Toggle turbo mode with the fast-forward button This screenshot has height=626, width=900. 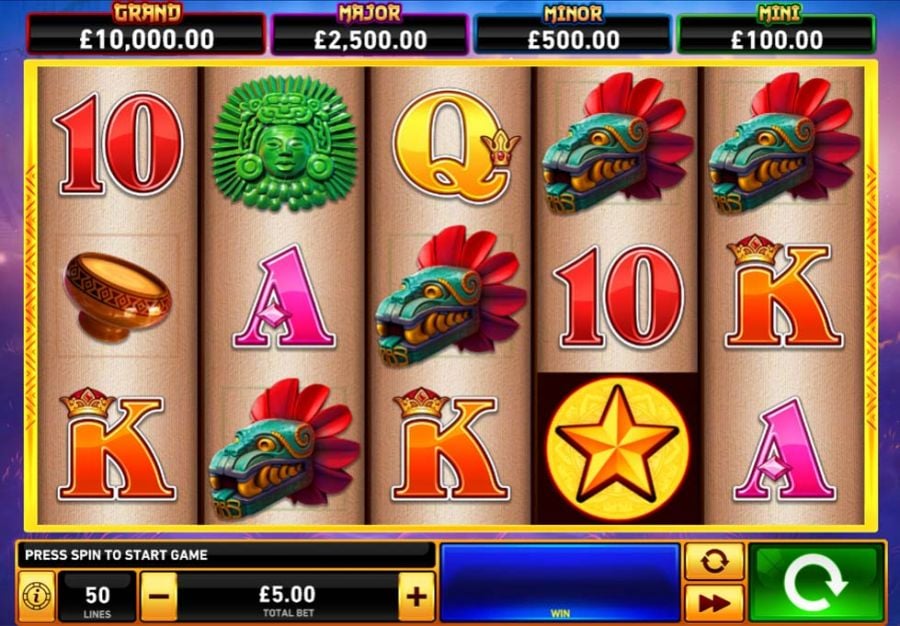click(x=714, y=603)
